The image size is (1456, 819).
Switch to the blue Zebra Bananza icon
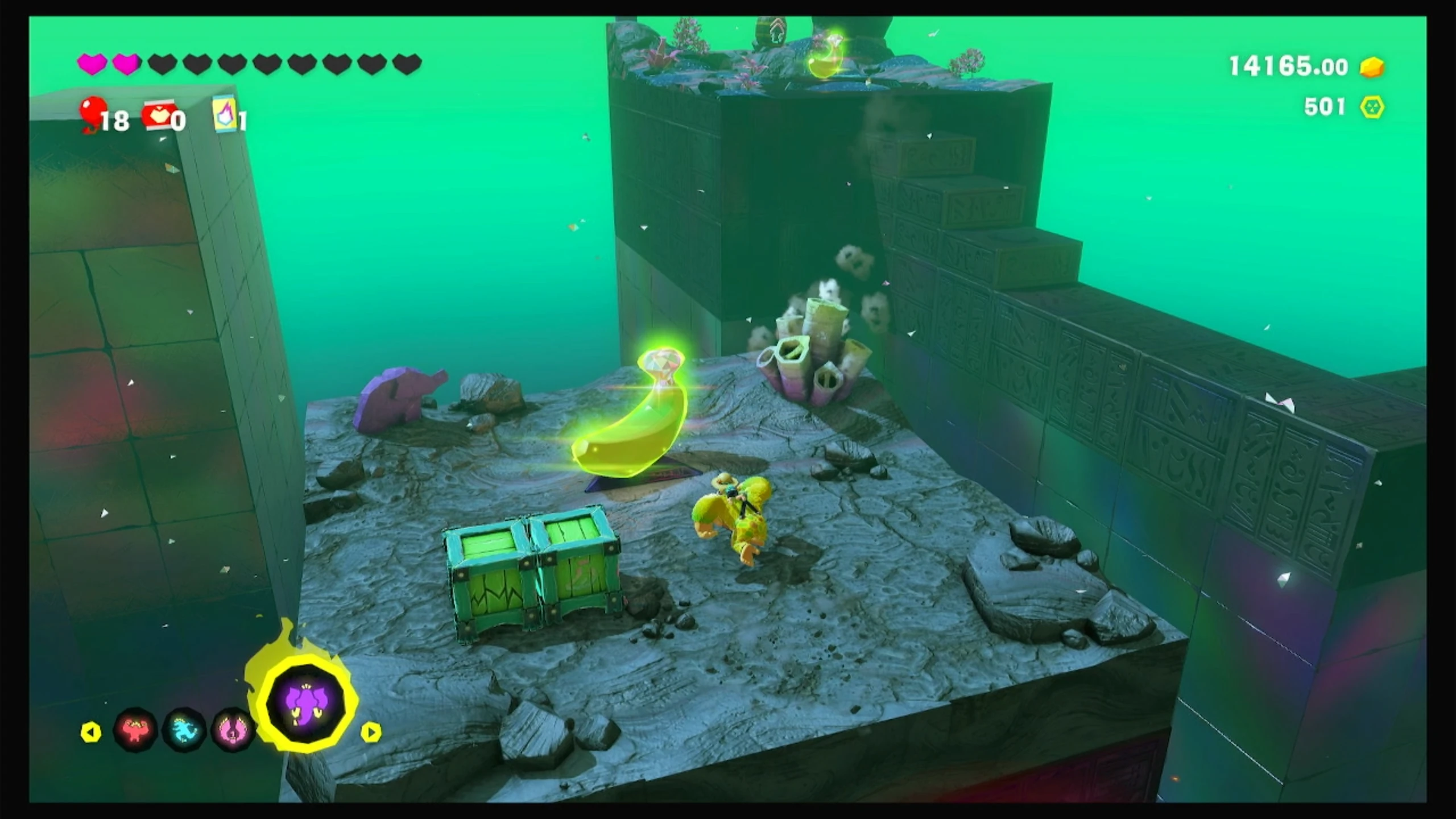184,729
